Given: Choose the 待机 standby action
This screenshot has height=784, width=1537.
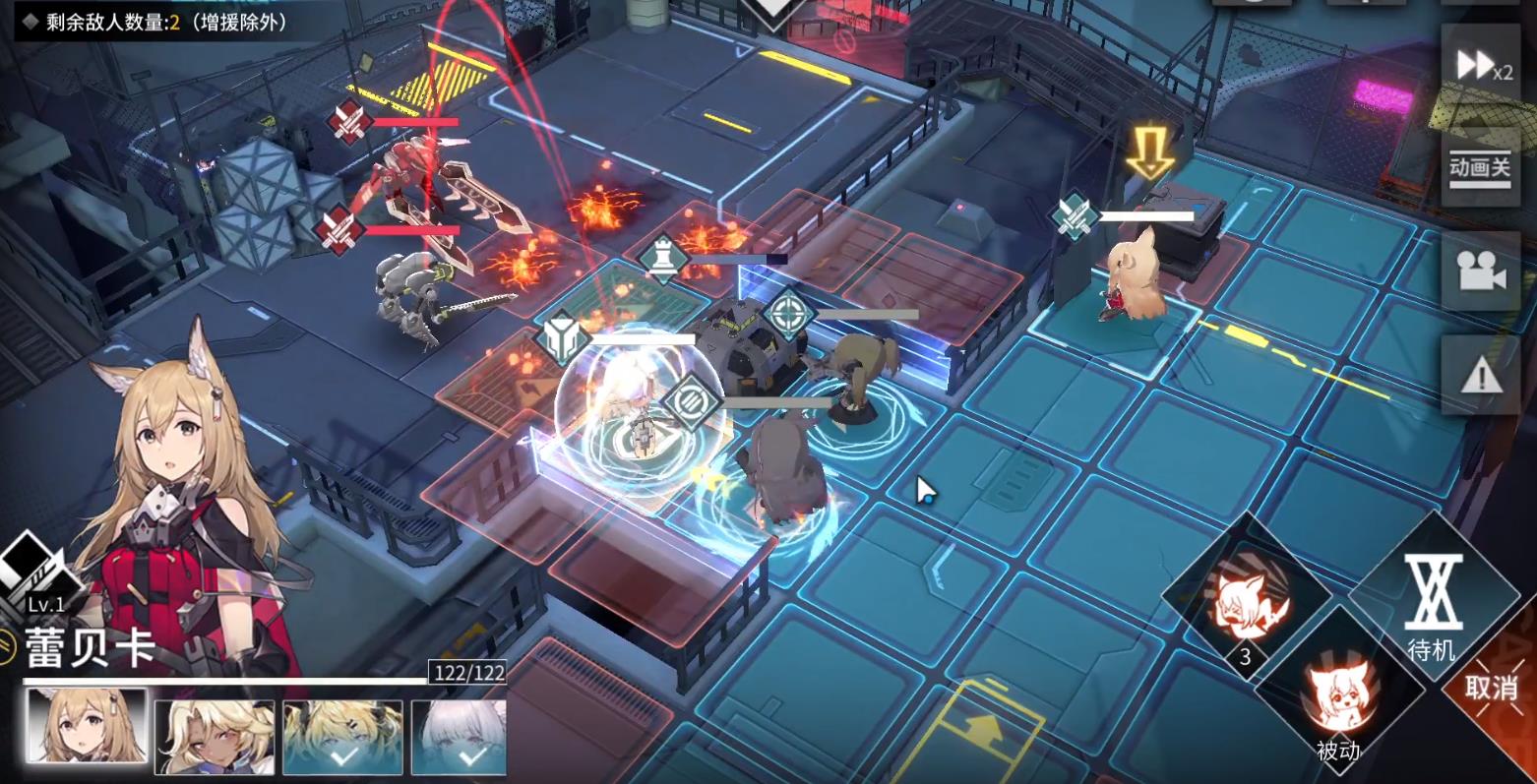Looking at the screenshot, I should [1432, 605].
